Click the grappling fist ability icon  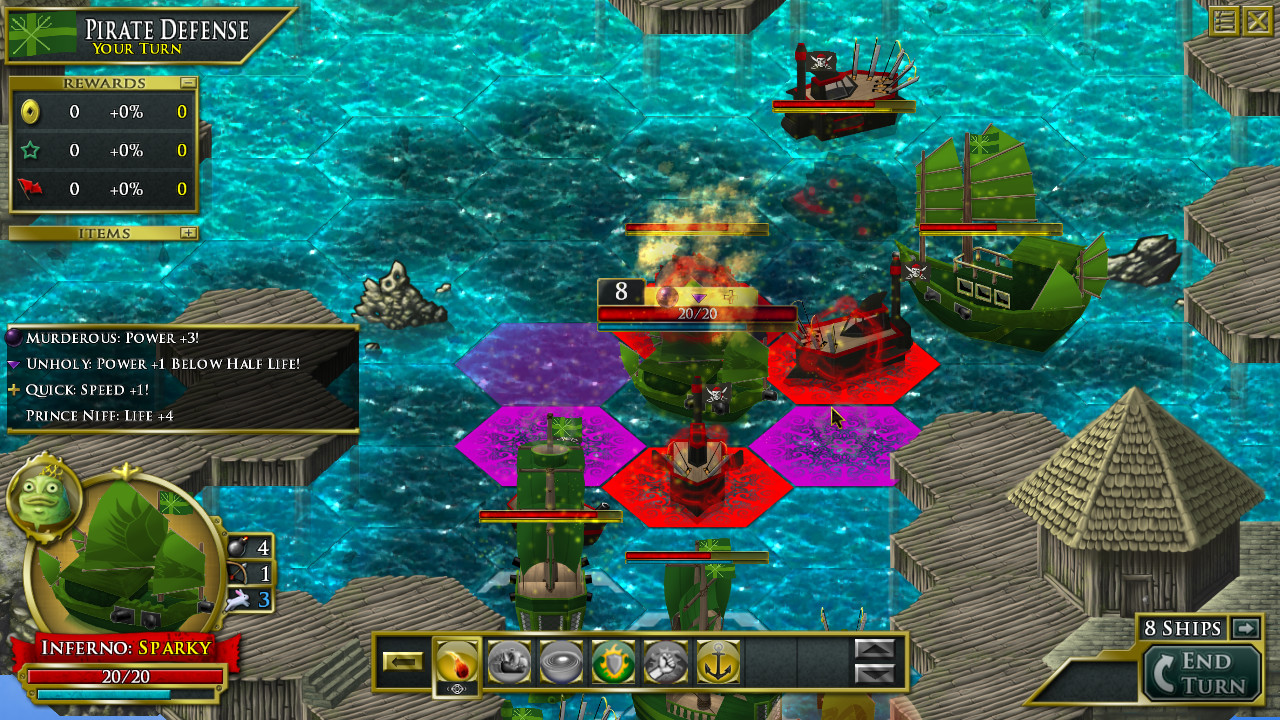point(666,661)
